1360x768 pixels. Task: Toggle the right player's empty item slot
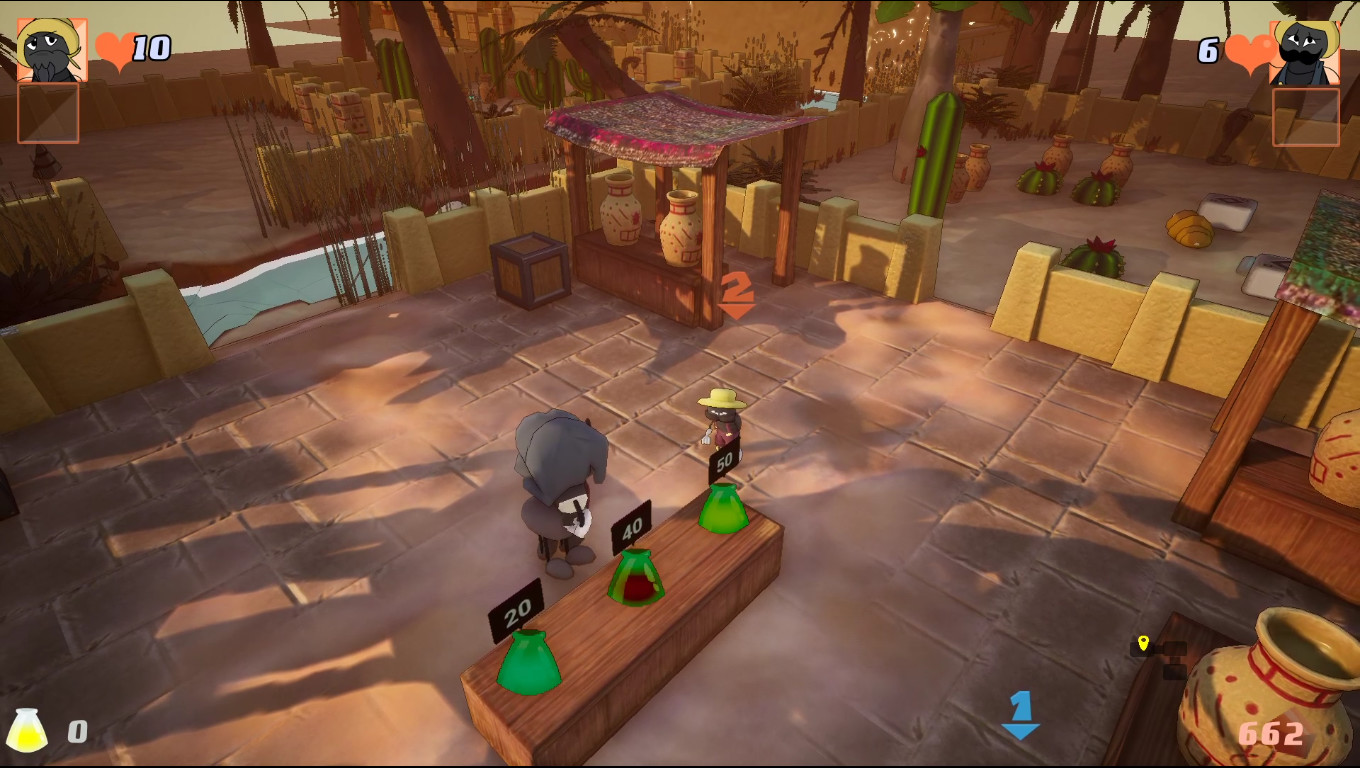coord(1307,115)
